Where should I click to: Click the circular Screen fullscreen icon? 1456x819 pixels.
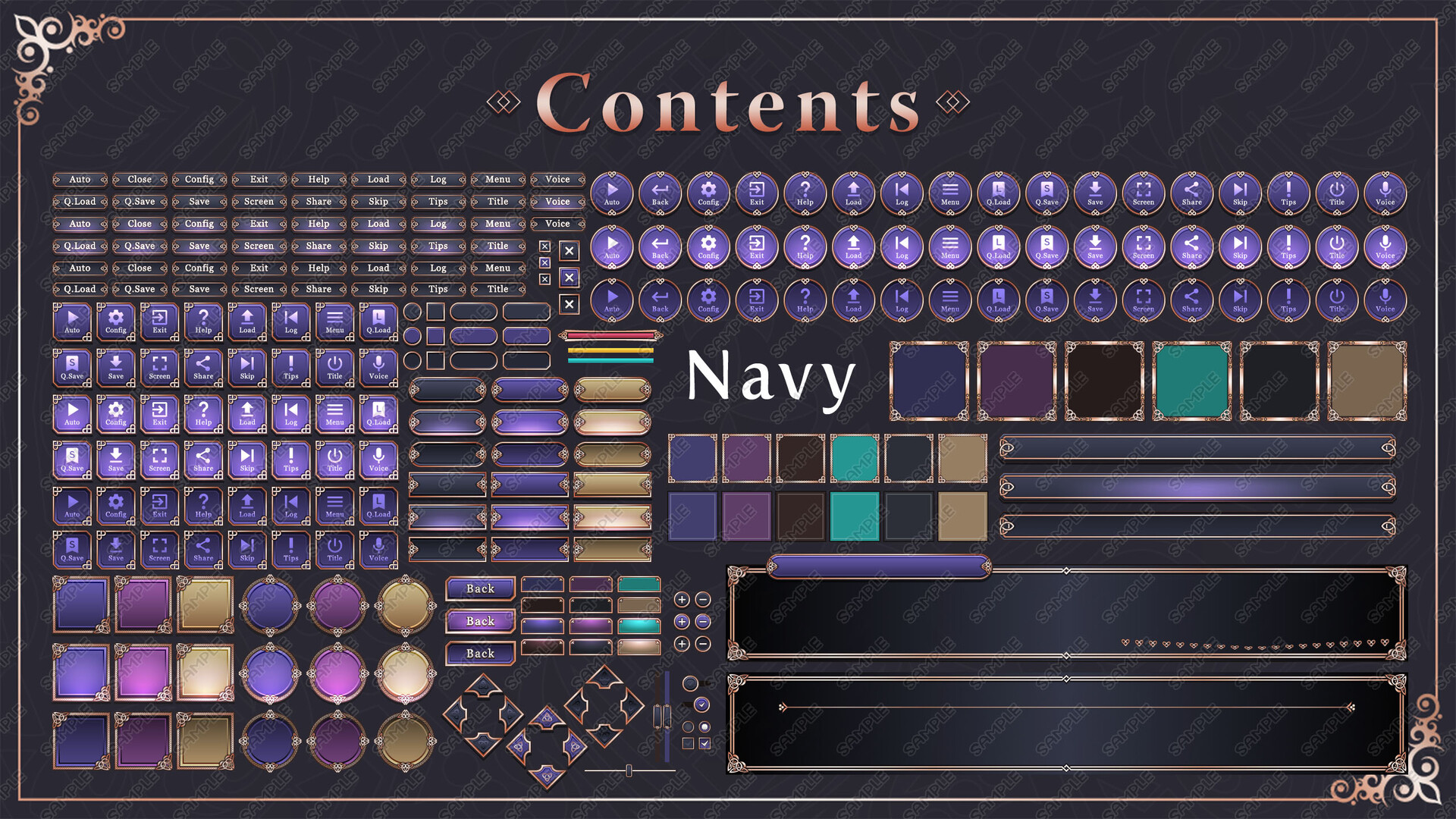[x=1143, y=193]
